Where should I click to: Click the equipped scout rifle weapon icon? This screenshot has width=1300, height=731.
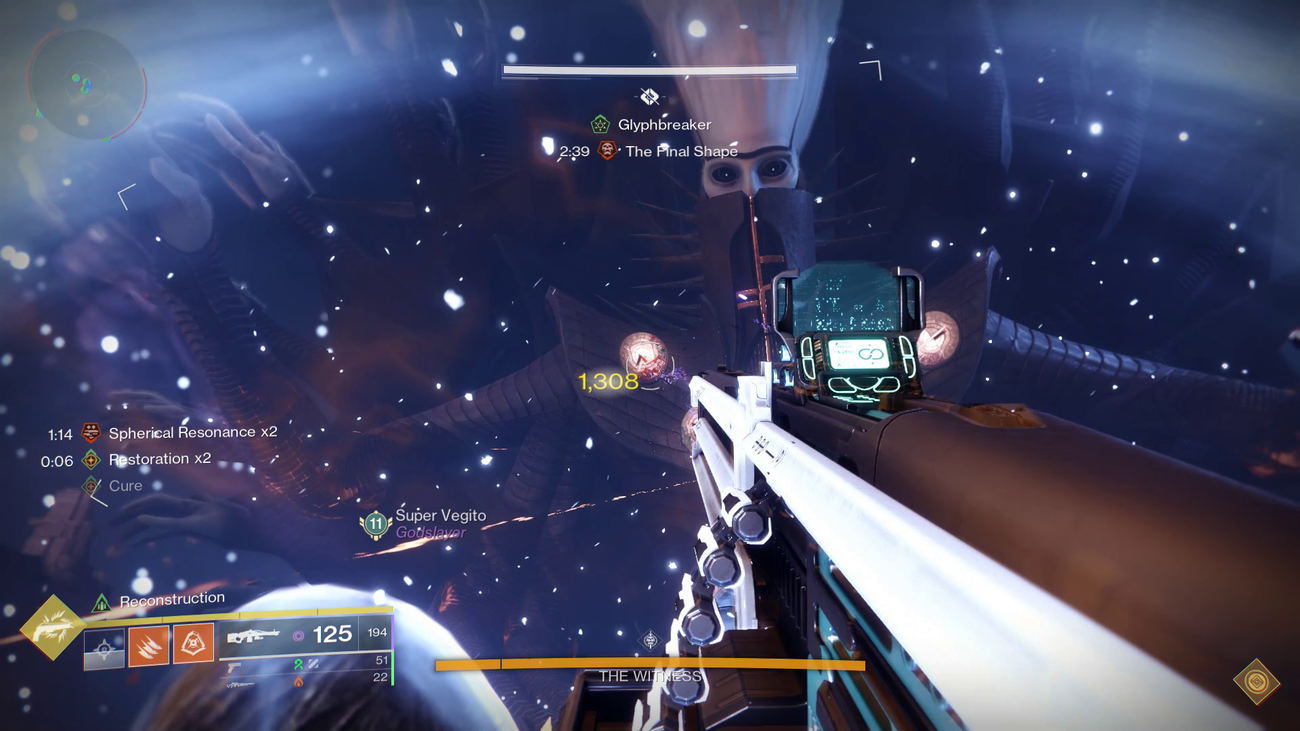(255, 635)
